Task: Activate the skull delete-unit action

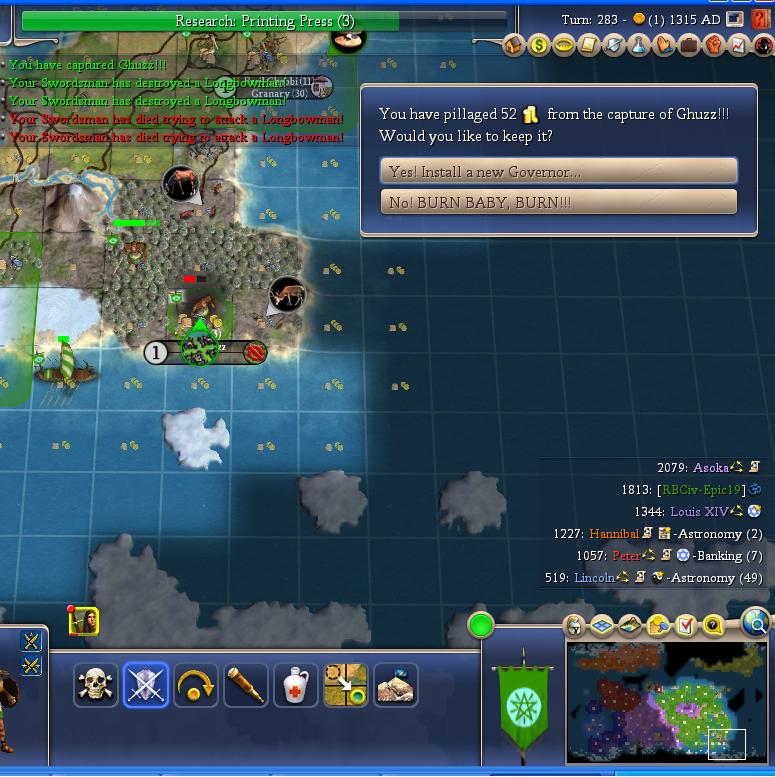Action: 96,685
